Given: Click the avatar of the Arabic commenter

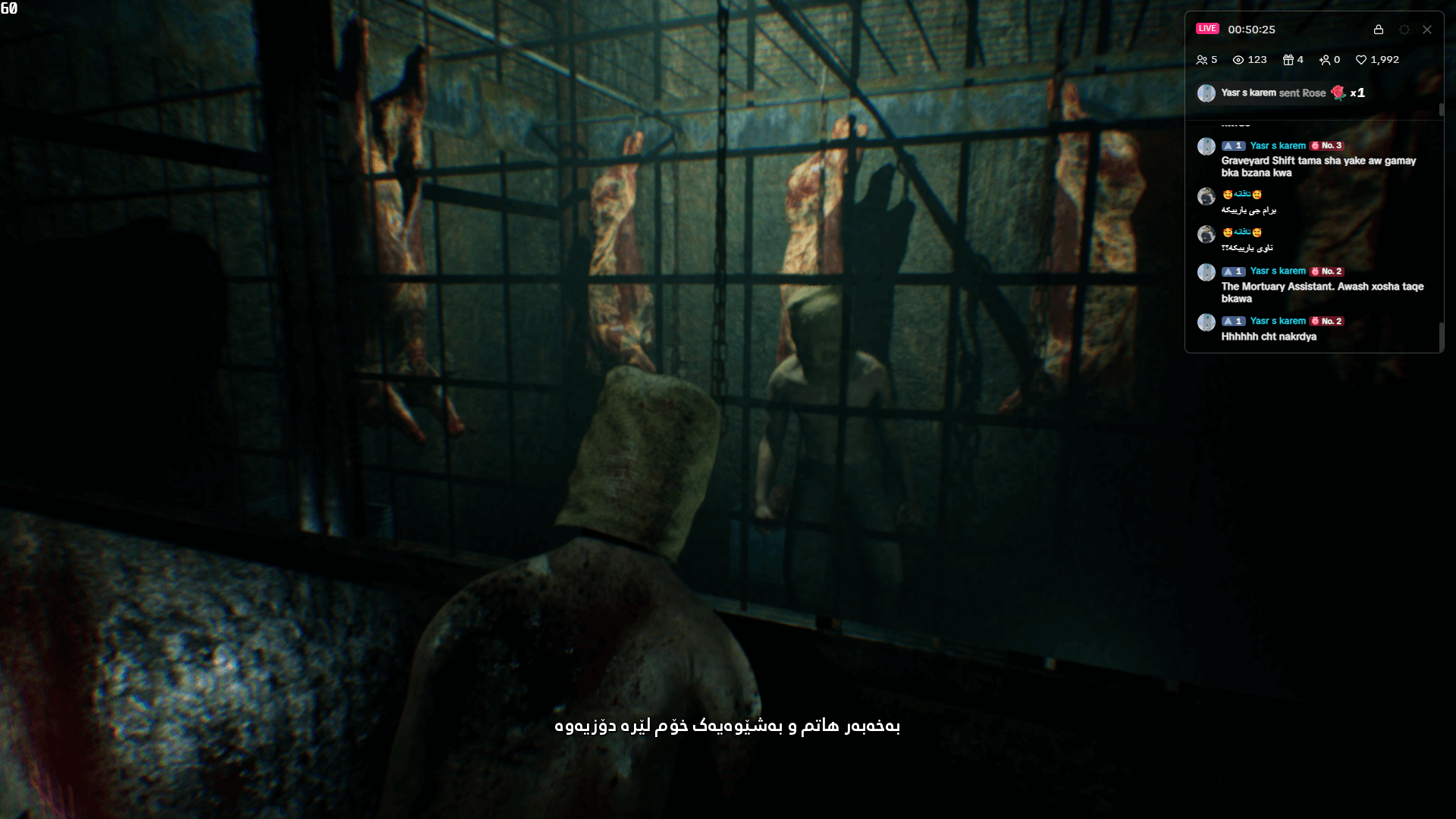Looking at the screenshot, I should [1206, 196].
